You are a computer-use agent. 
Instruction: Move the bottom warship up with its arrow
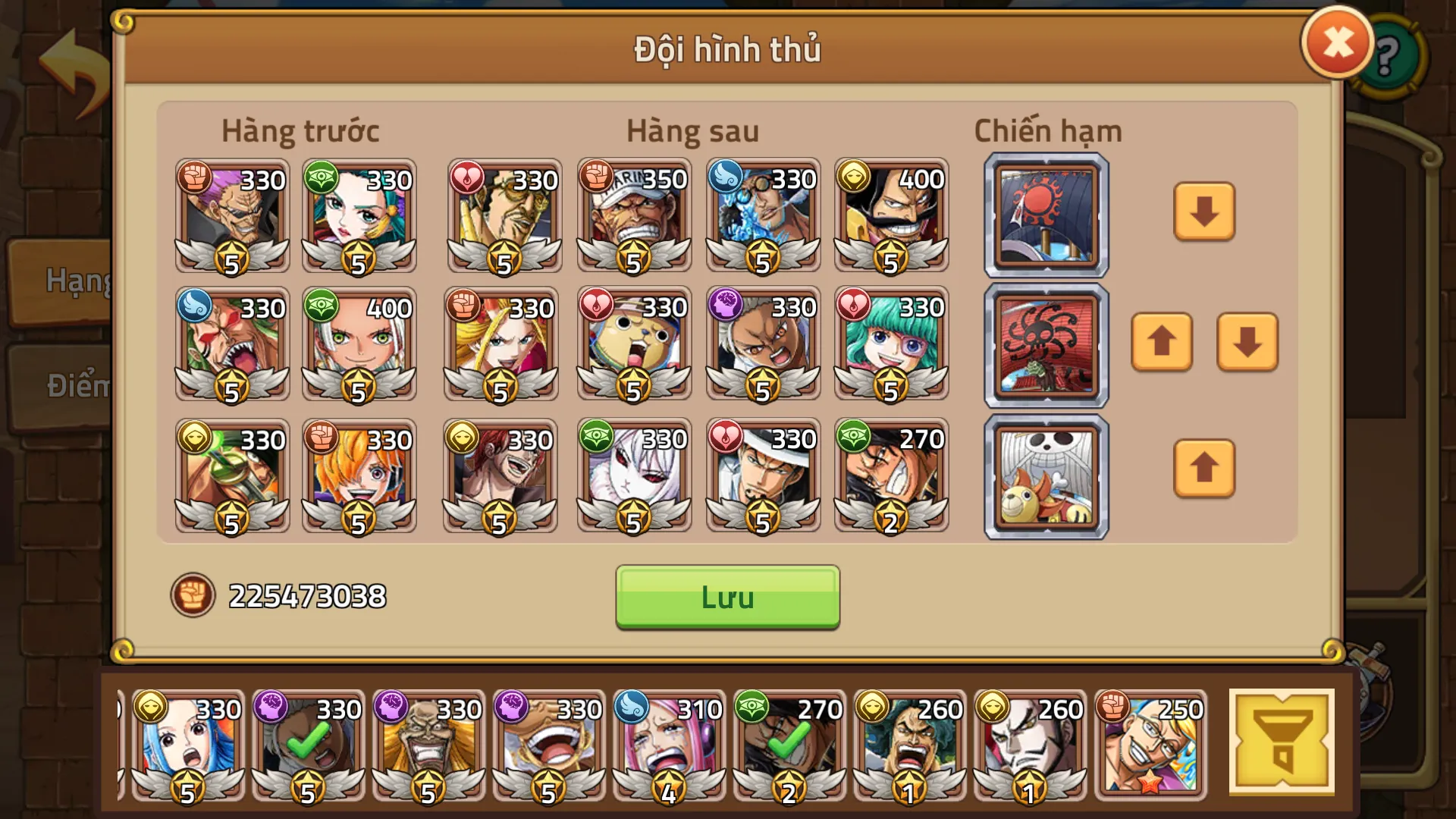pyautogui.click(x=1203, y=470)
